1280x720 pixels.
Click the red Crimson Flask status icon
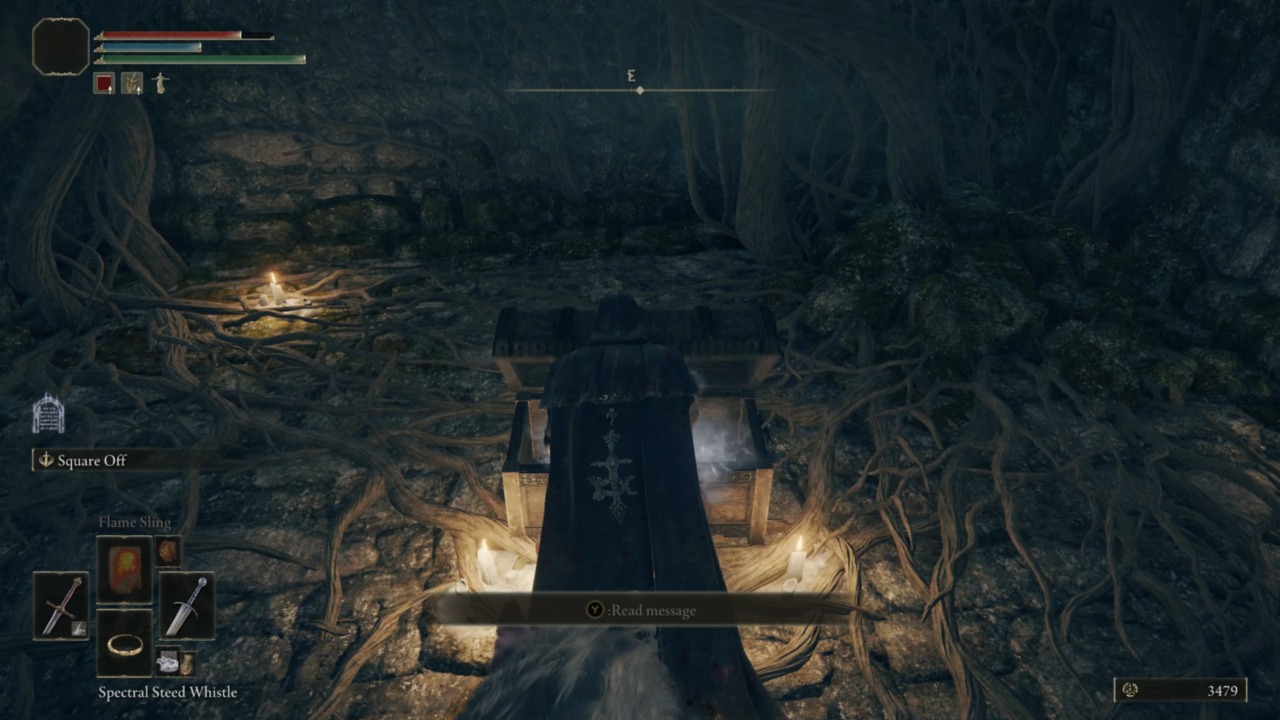[104, 83]
